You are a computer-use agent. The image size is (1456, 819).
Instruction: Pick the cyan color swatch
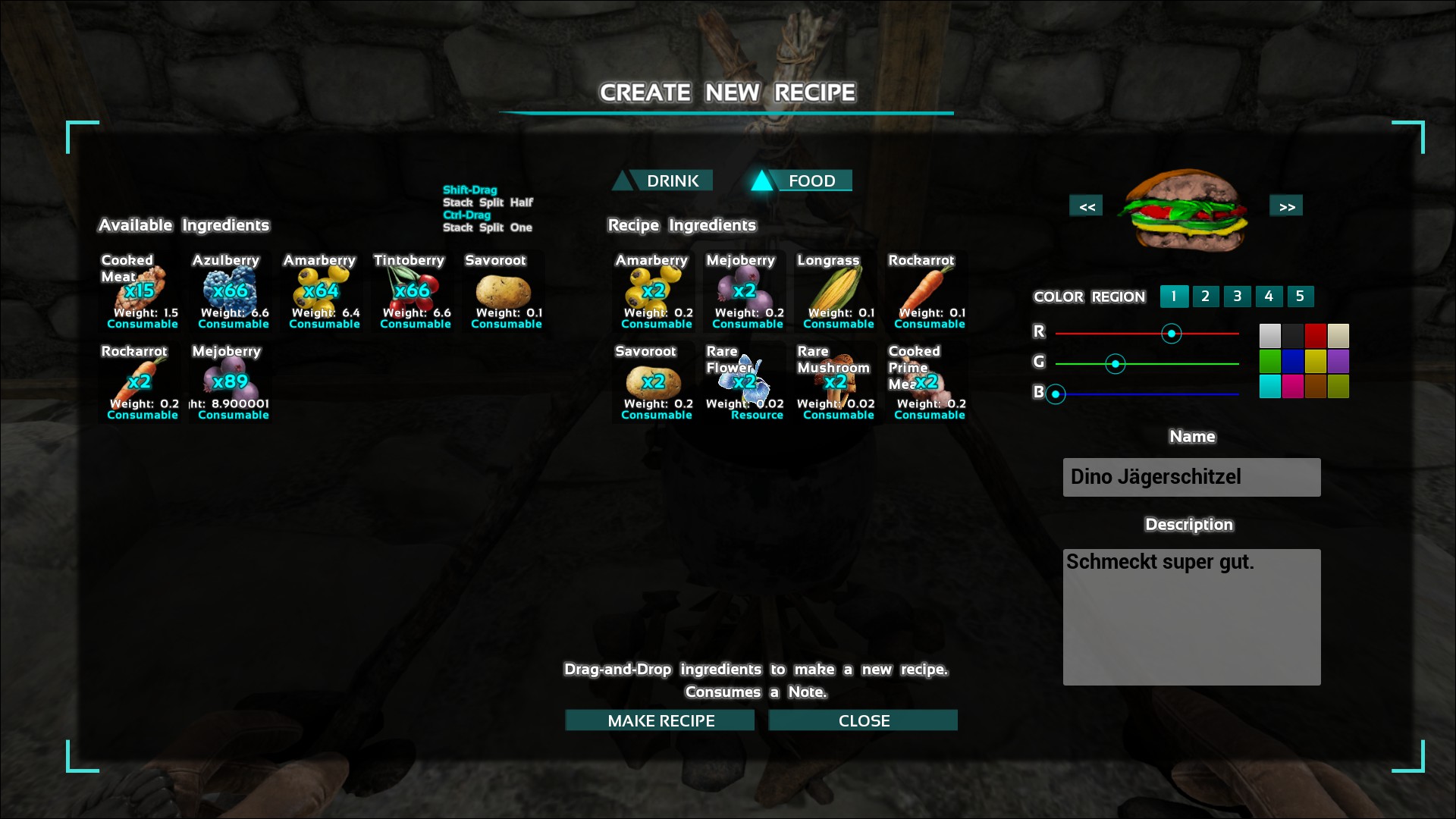click(x=1269, y=386)
